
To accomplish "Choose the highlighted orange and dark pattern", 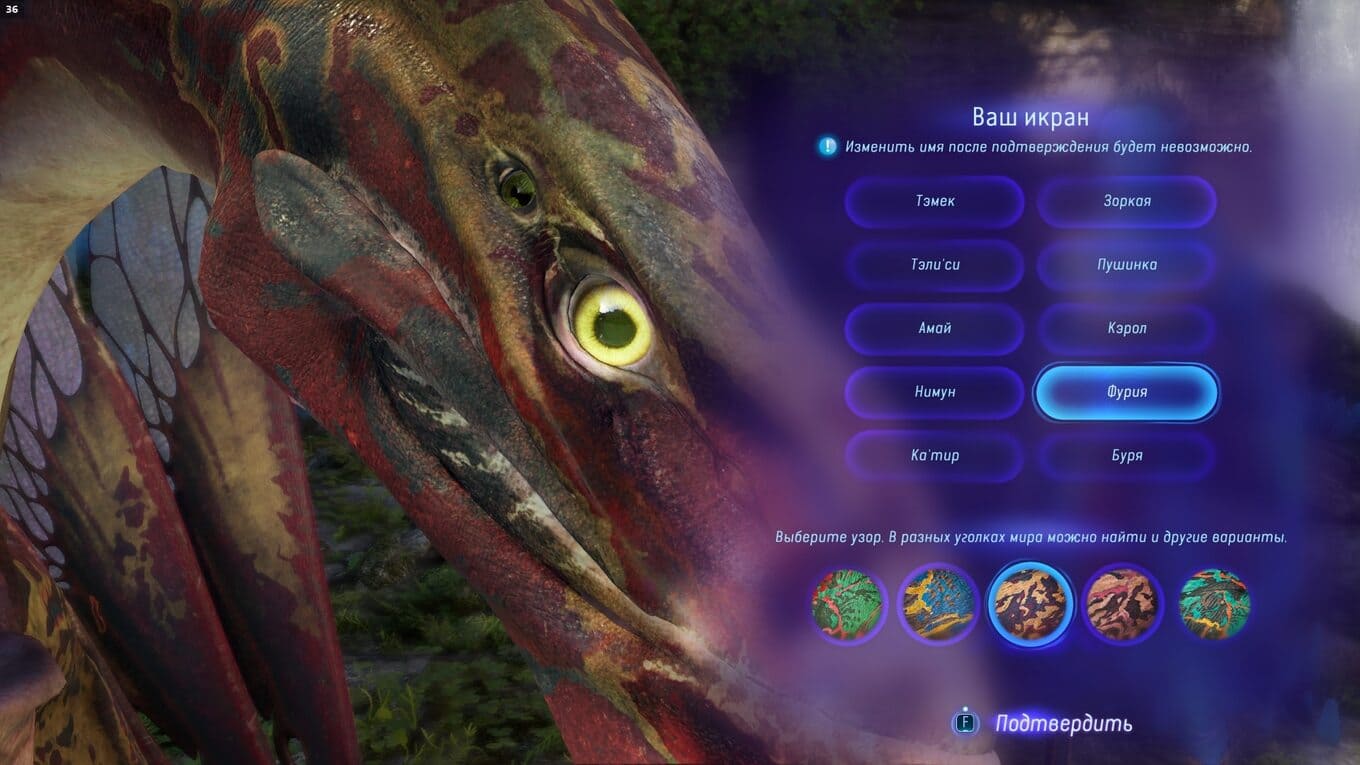I will 1030,603.
